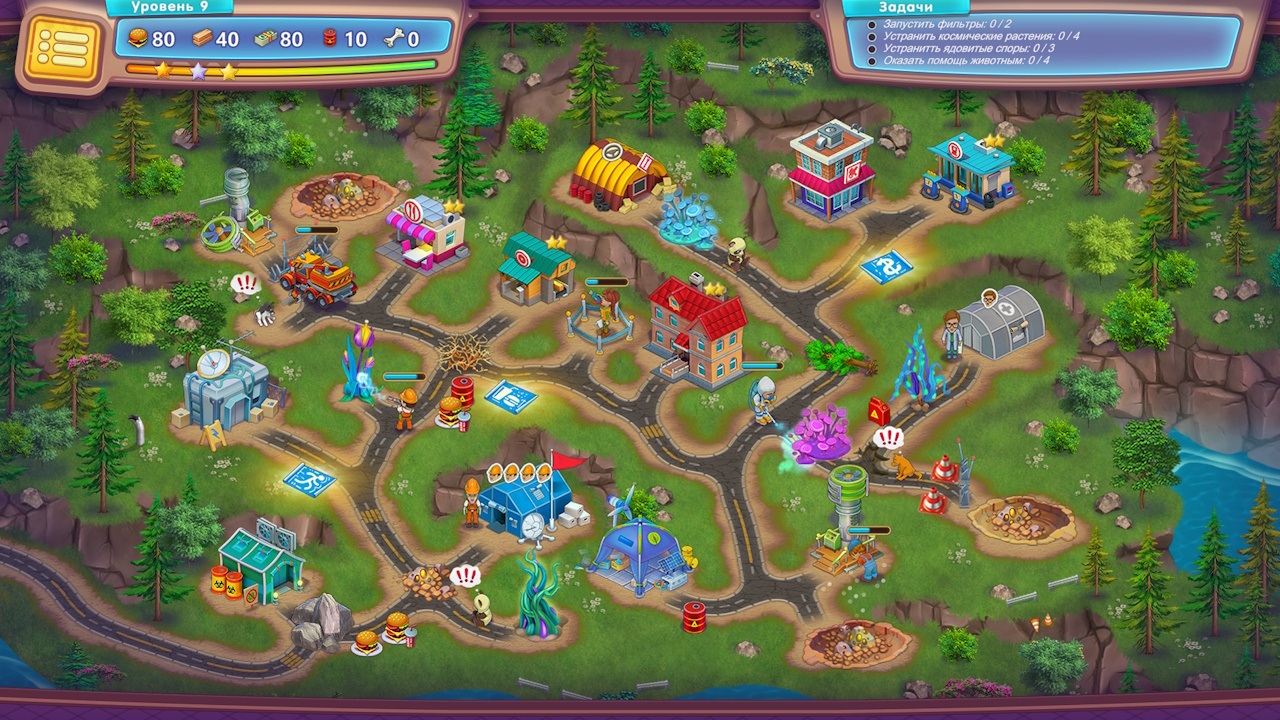The image size is (1280, 720).
Task: Activate the glowing blueprint bonus tile
Action: point(510,395)
